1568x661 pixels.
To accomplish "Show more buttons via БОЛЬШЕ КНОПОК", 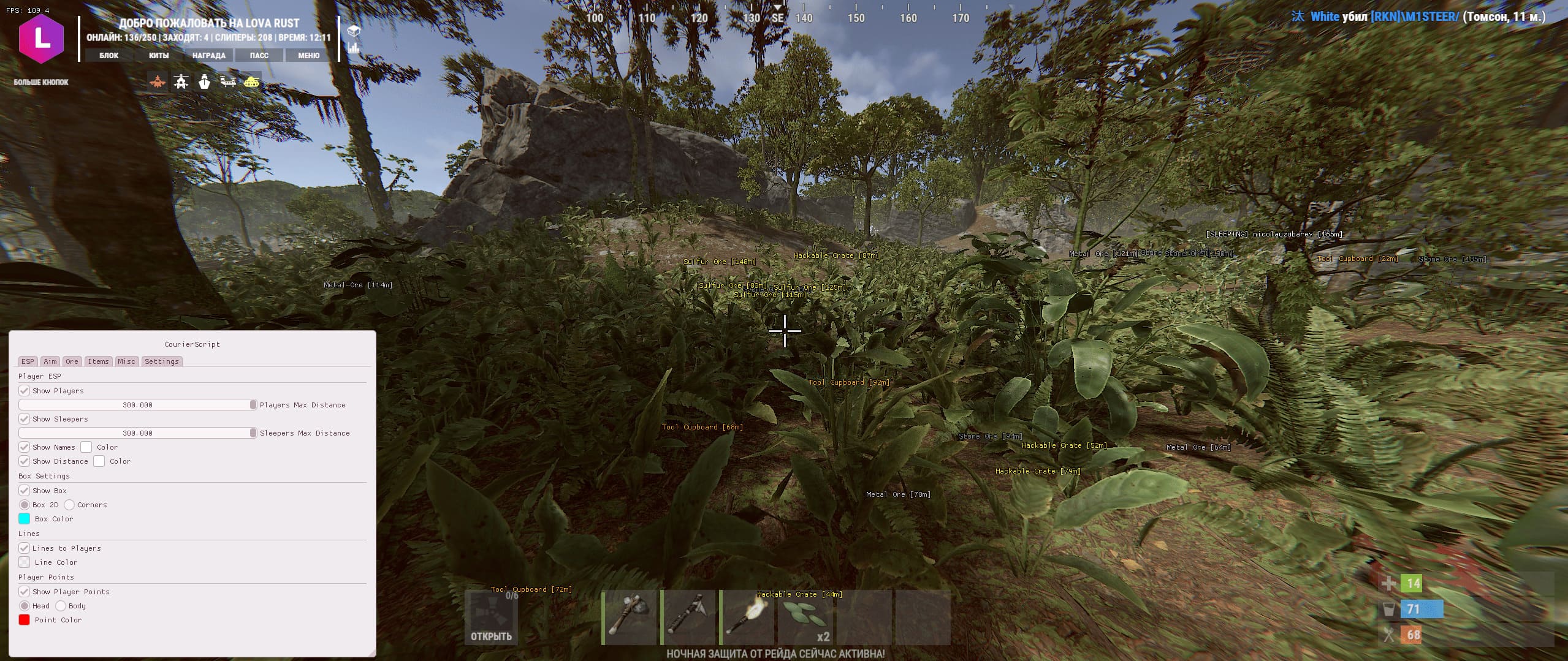I will [41, 82].
